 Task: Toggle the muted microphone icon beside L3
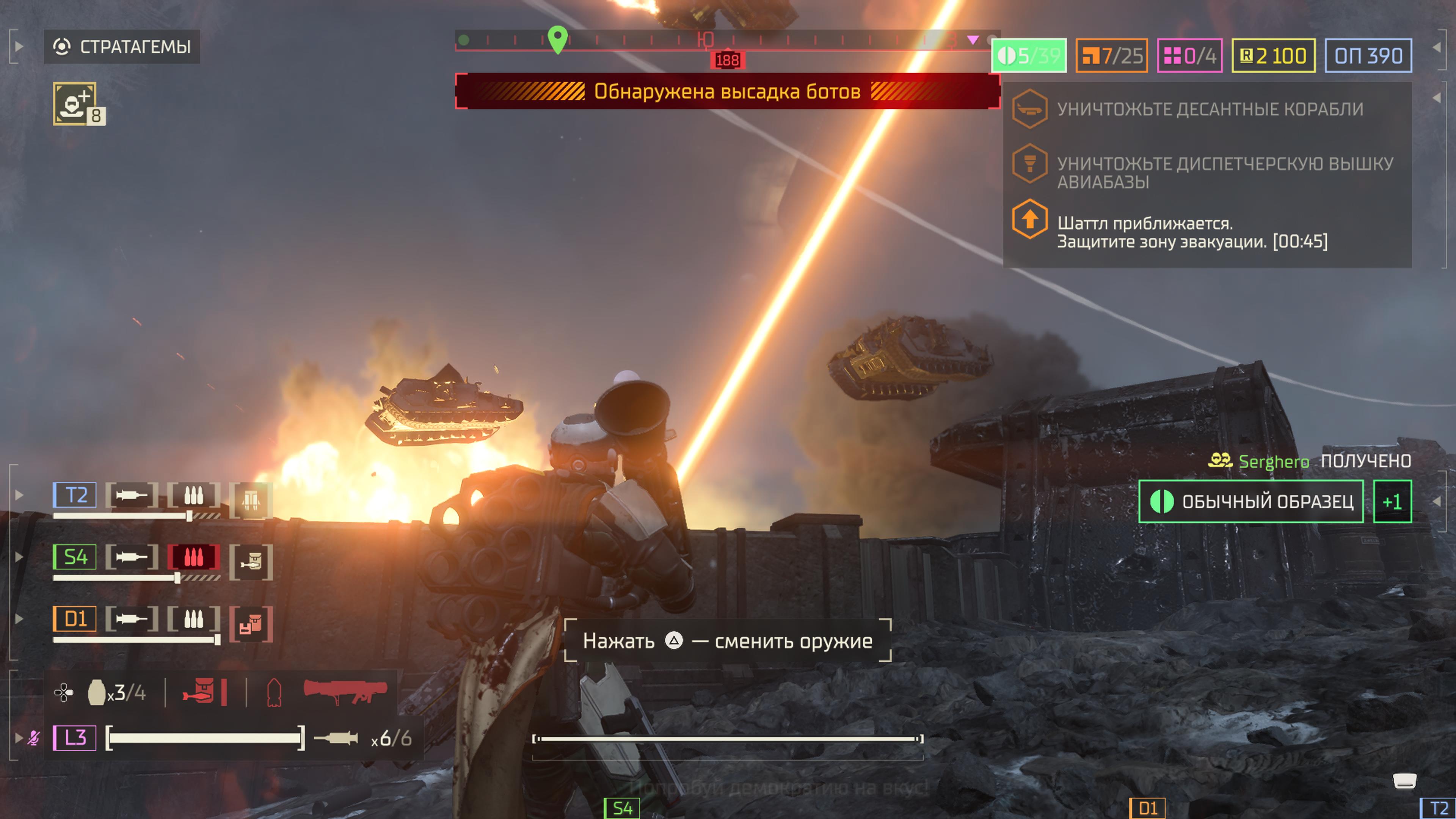click(34, 737)
